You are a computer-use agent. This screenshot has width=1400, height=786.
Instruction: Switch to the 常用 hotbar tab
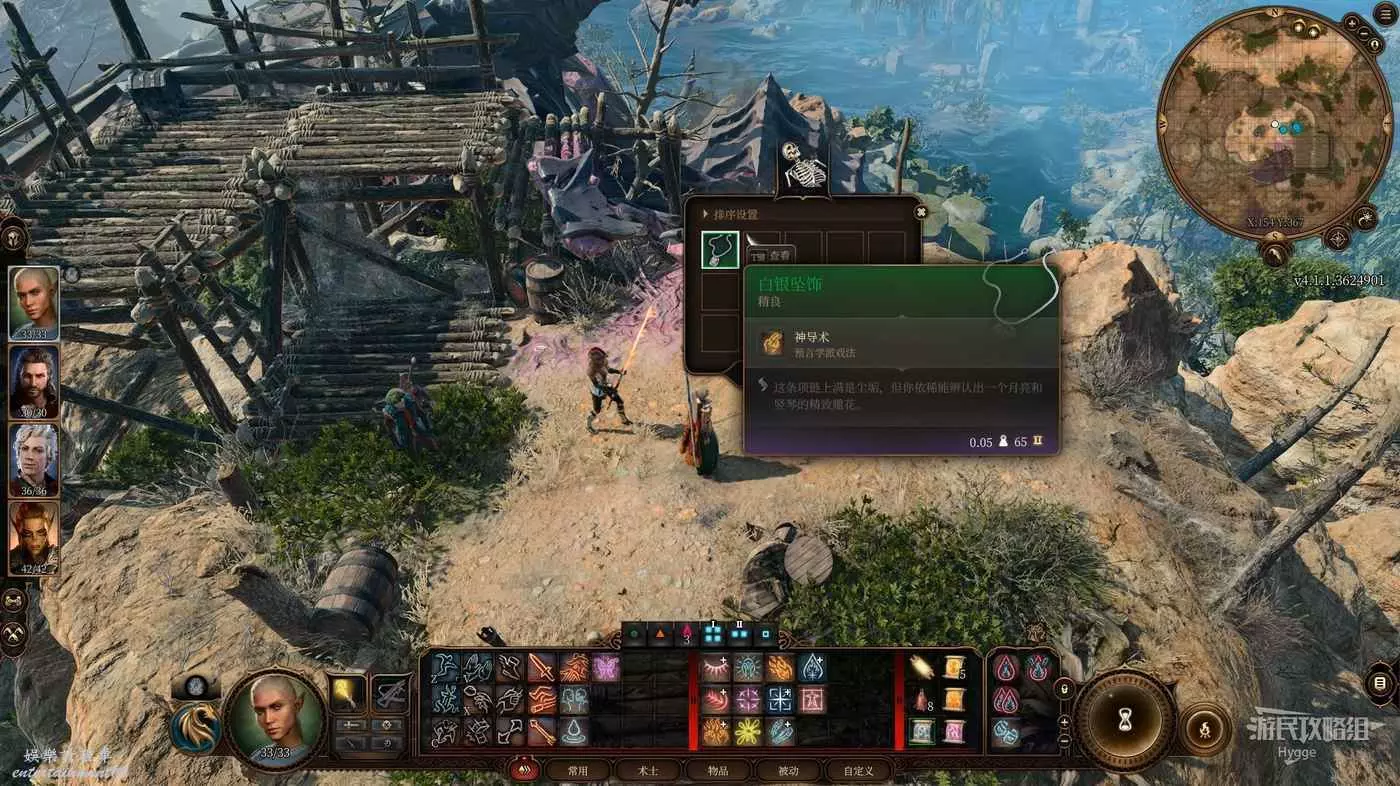tap(578, 771)
